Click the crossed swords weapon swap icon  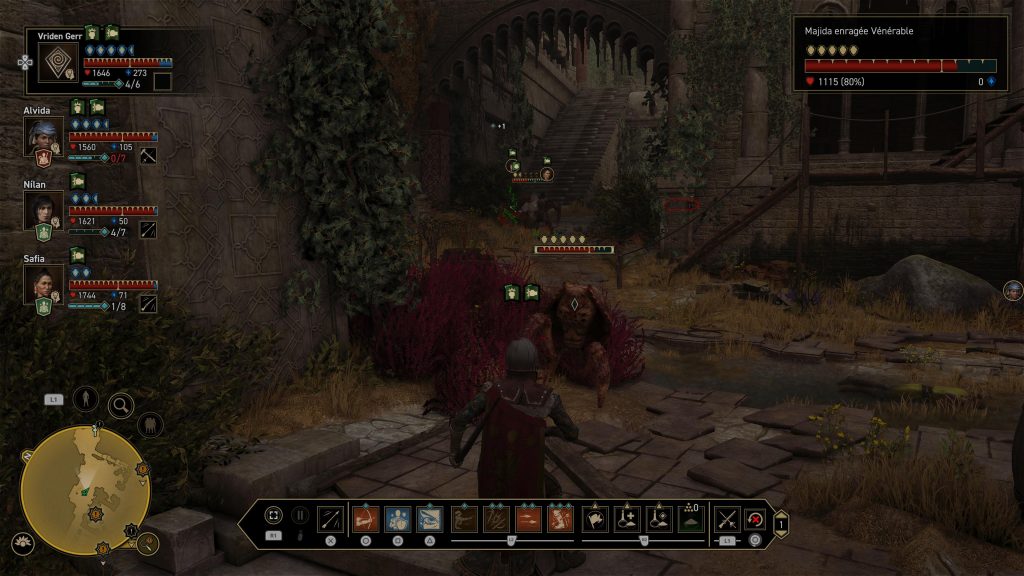pyautogui.click(x=727, y=518)
